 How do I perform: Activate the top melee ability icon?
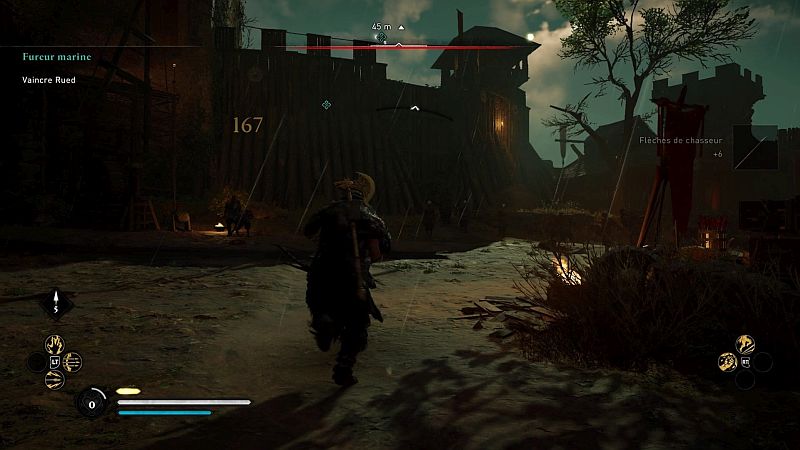pos(745,344)
